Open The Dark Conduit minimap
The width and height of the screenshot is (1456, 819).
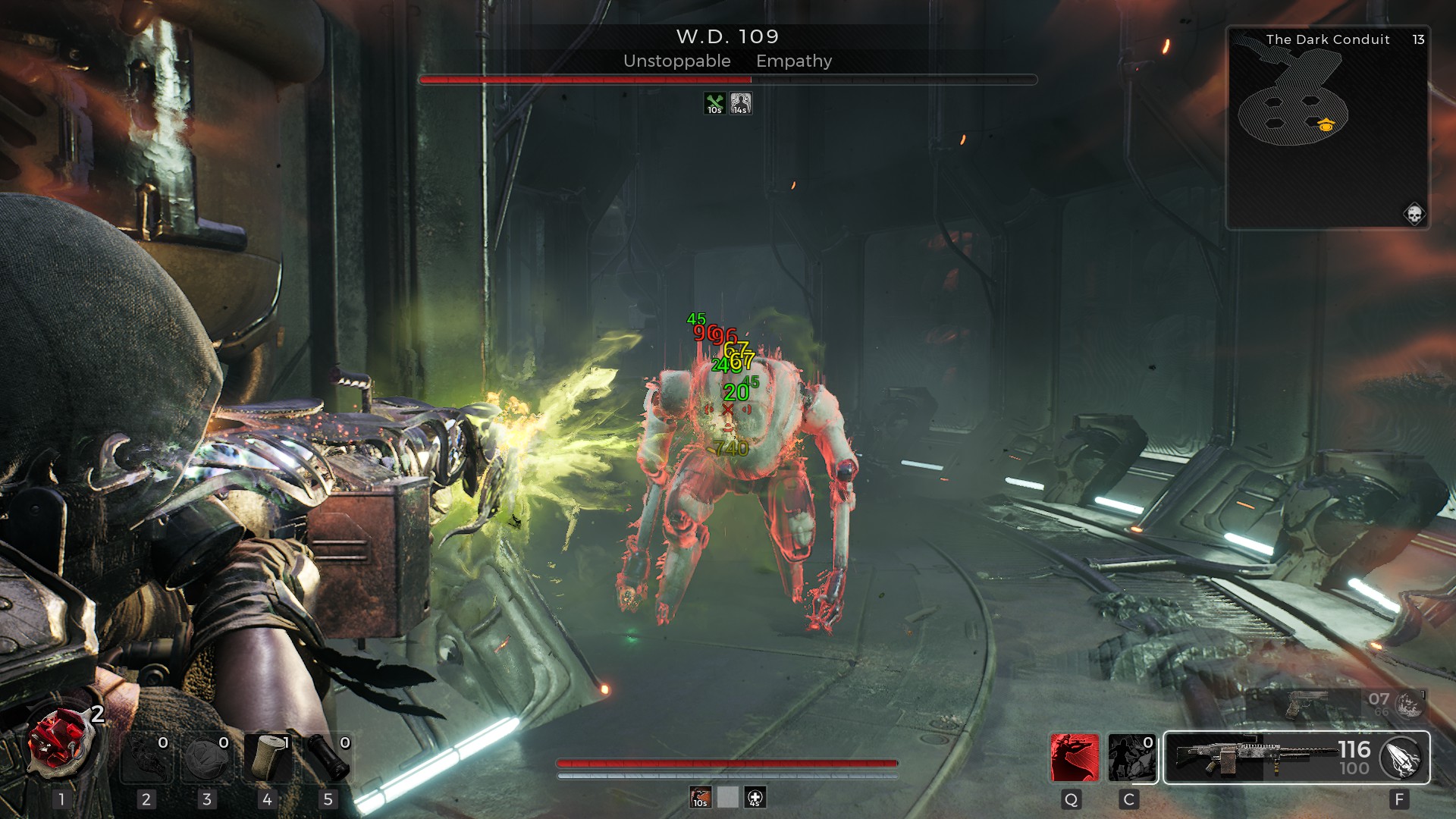pyautogui.click(x=1327, y=129)
